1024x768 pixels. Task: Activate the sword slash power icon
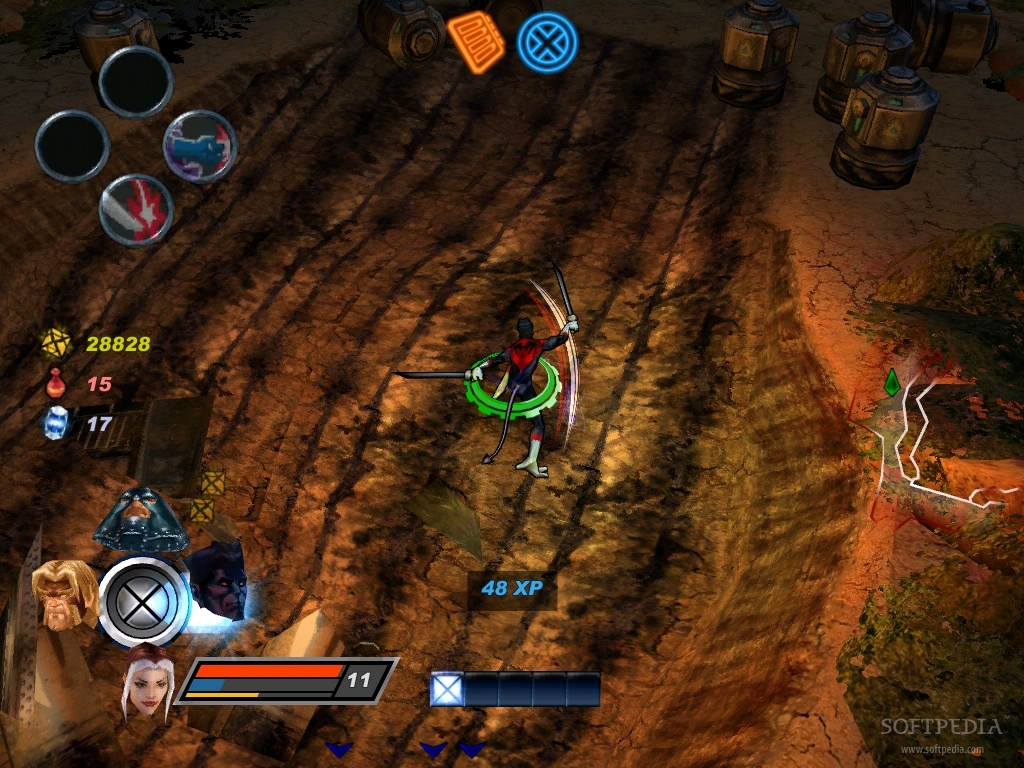(x=137, y=210)
